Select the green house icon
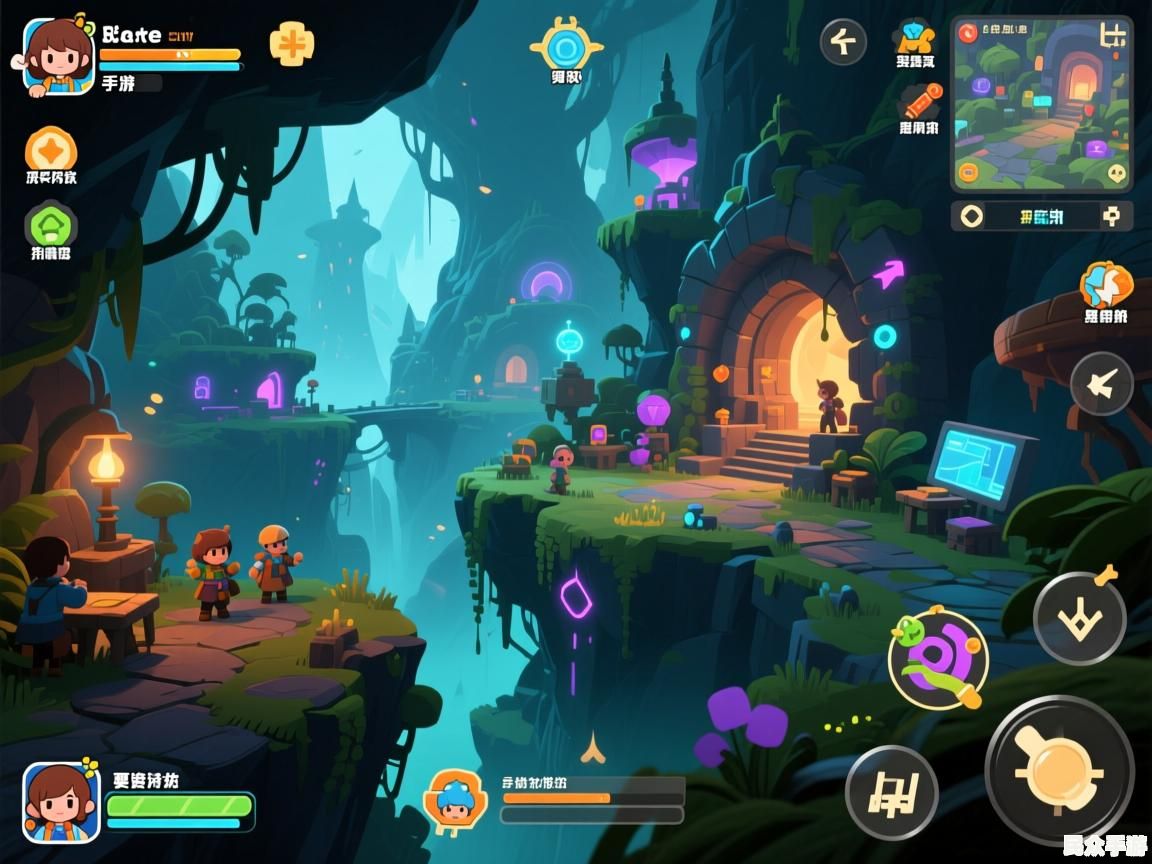Viewport: 1152px width, 864px height. point(50,224)
